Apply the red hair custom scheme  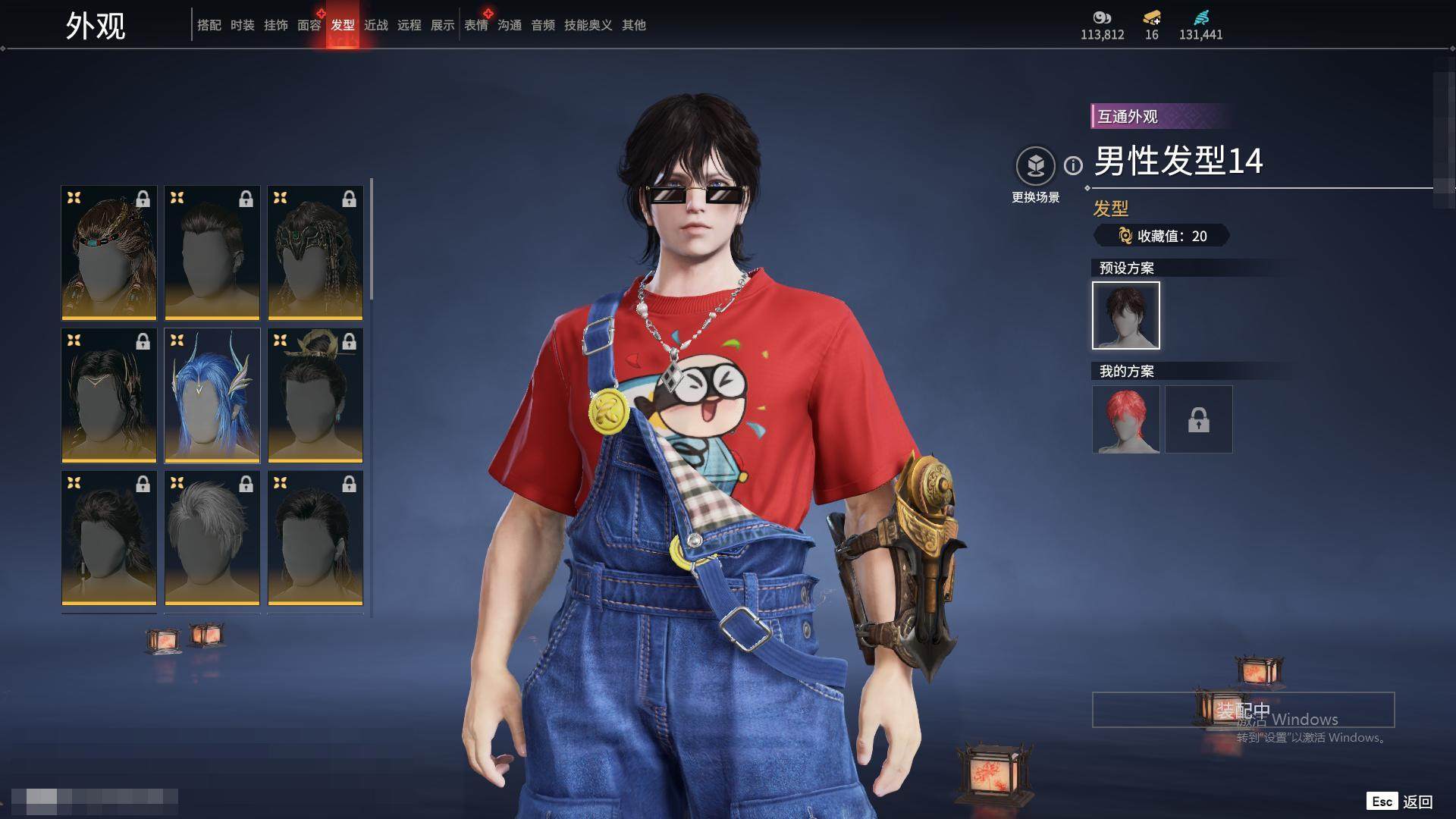(x=1125, y=419)
